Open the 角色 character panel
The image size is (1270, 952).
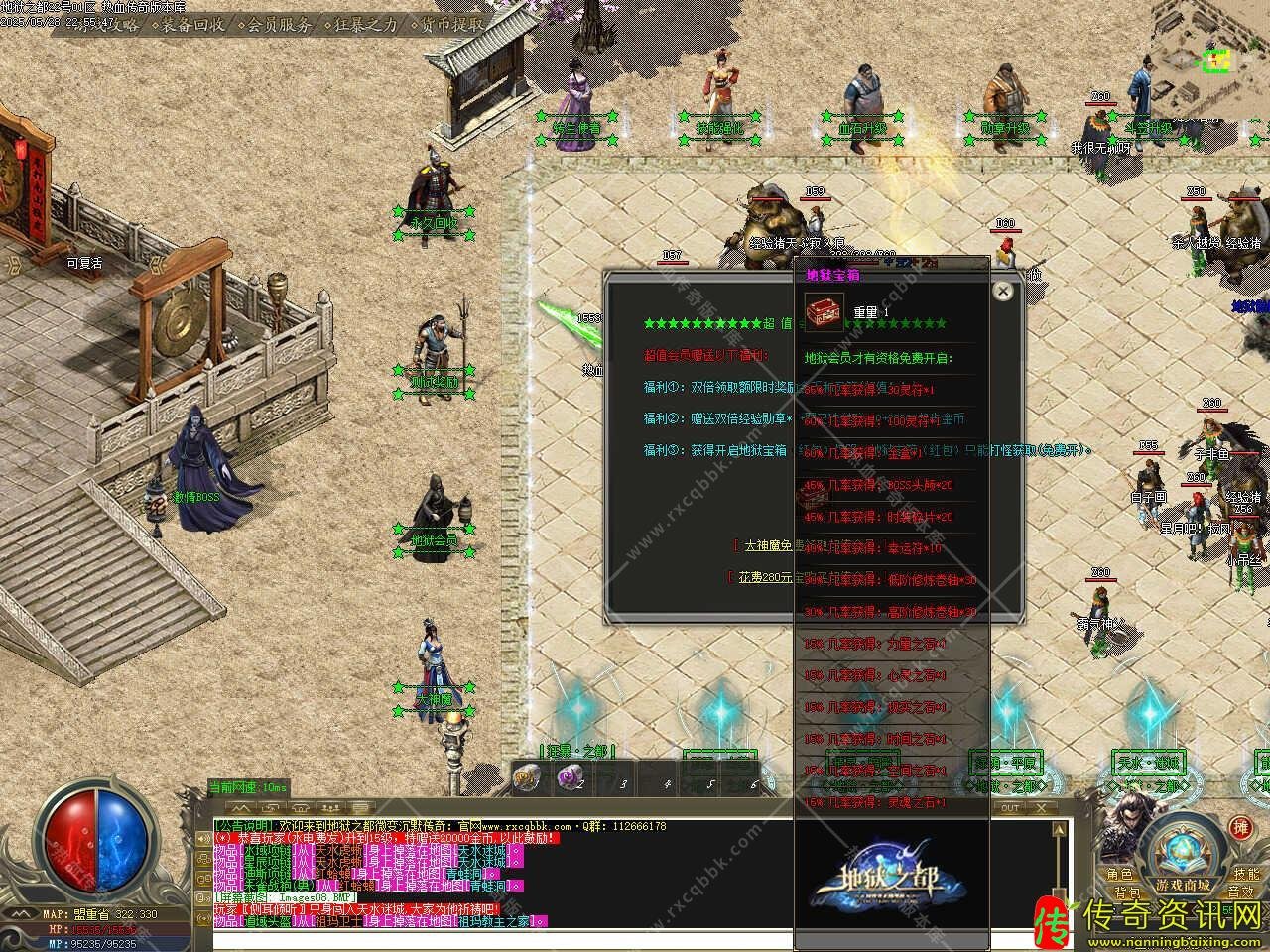click(x=1119, y=875)
